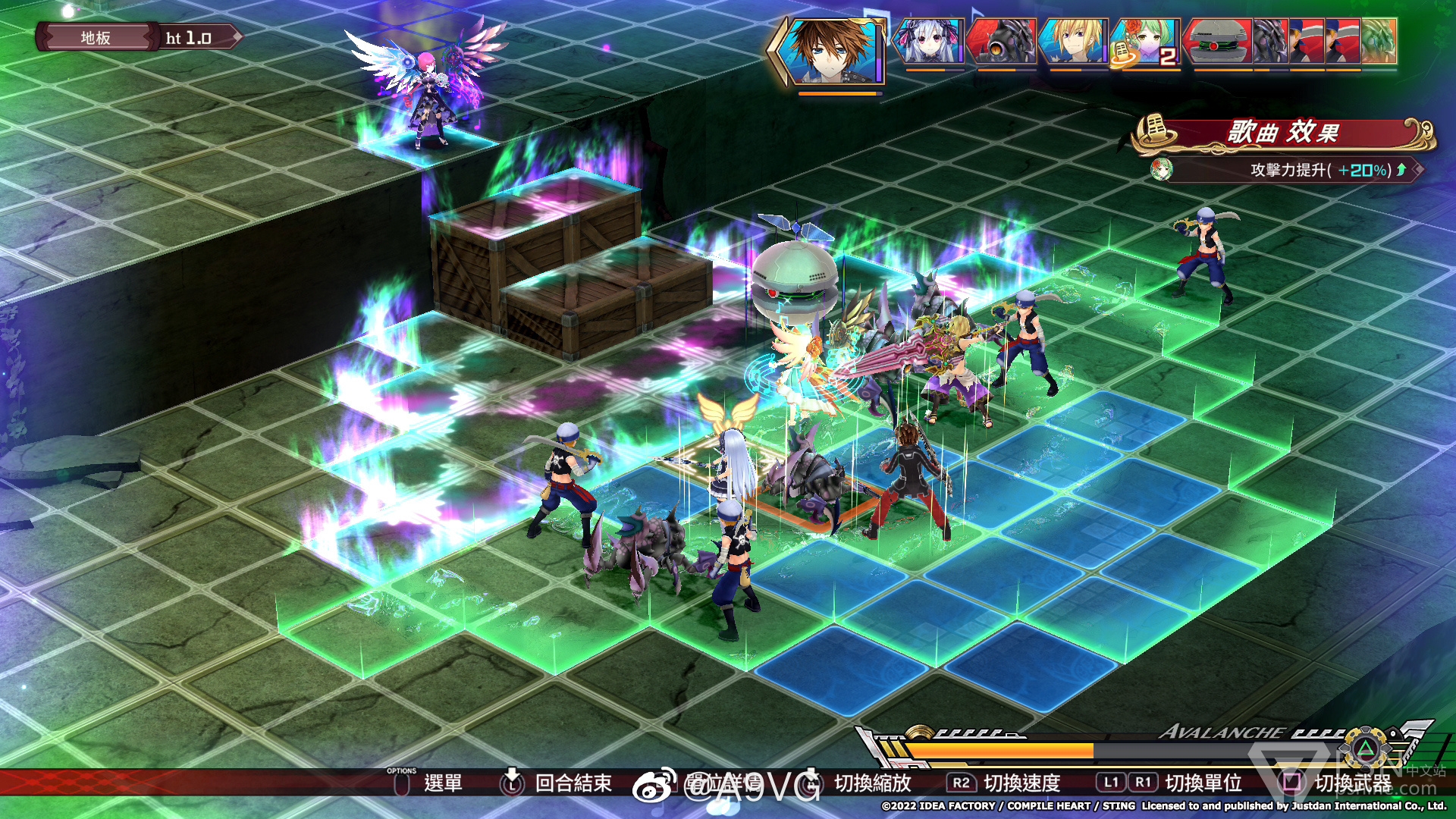Select the brown-haired hero's active turn portrait
Viewport: 1456px width, 819px height.
832,50
